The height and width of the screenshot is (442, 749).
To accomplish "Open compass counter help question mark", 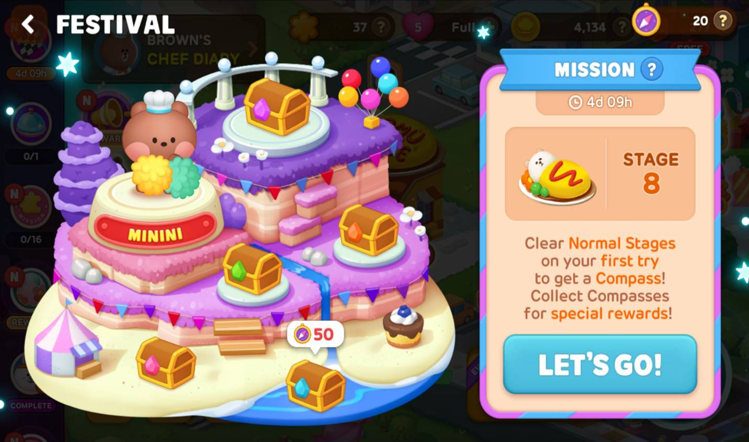I will coord(723,20).
